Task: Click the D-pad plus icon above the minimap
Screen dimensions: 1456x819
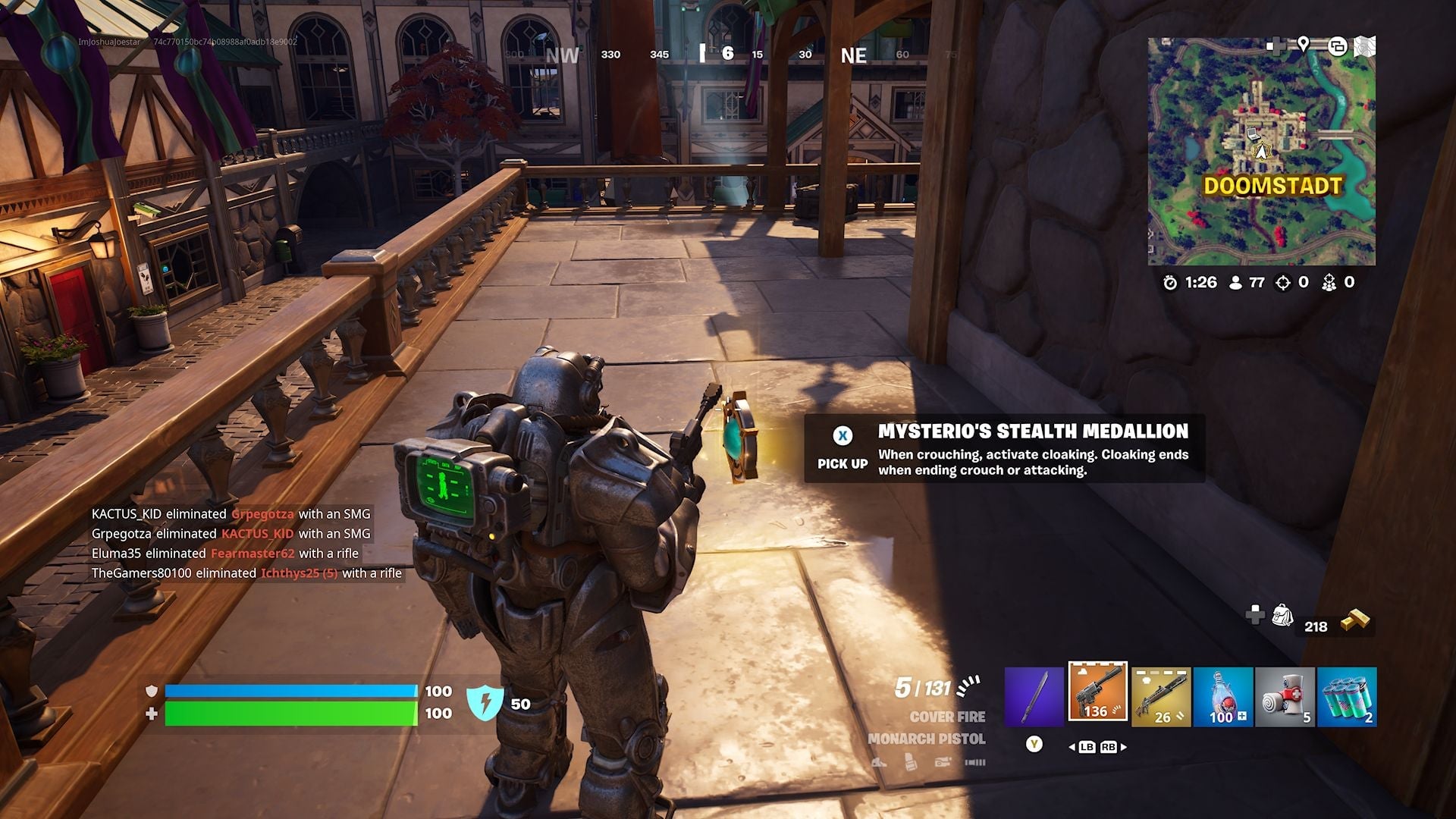Action: click(x=1278, y=44)
